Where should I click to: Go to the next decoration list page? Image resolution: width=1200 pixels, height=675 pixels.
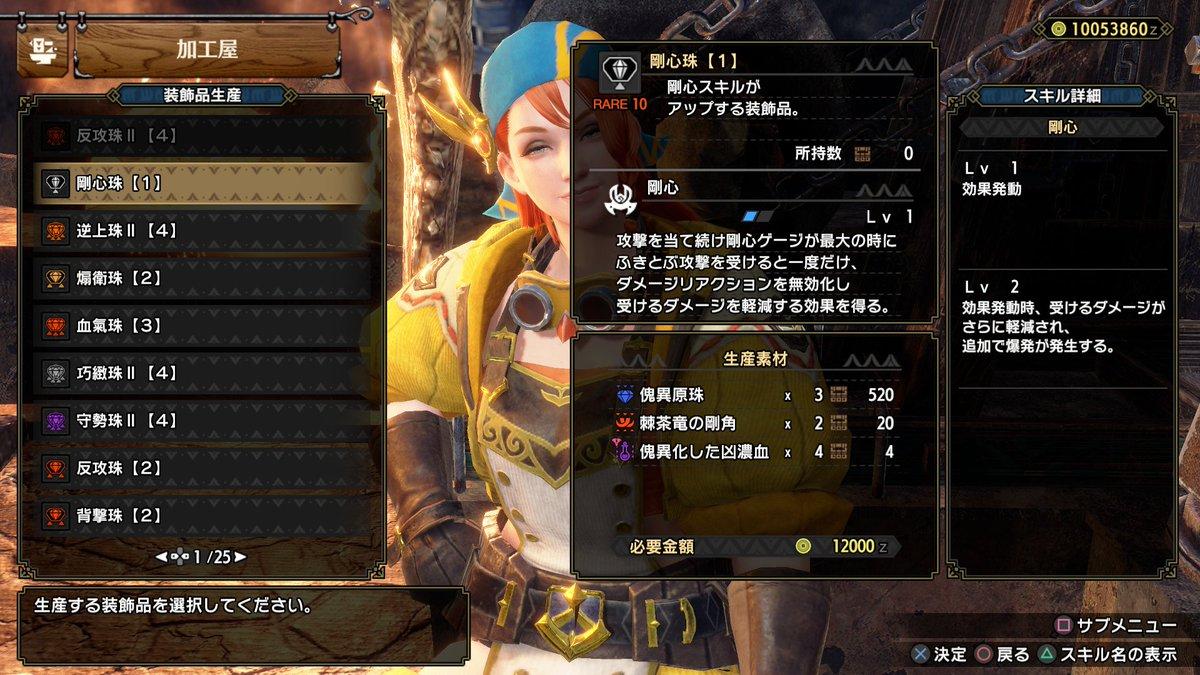pyautogui.click(x=240, y=557)
